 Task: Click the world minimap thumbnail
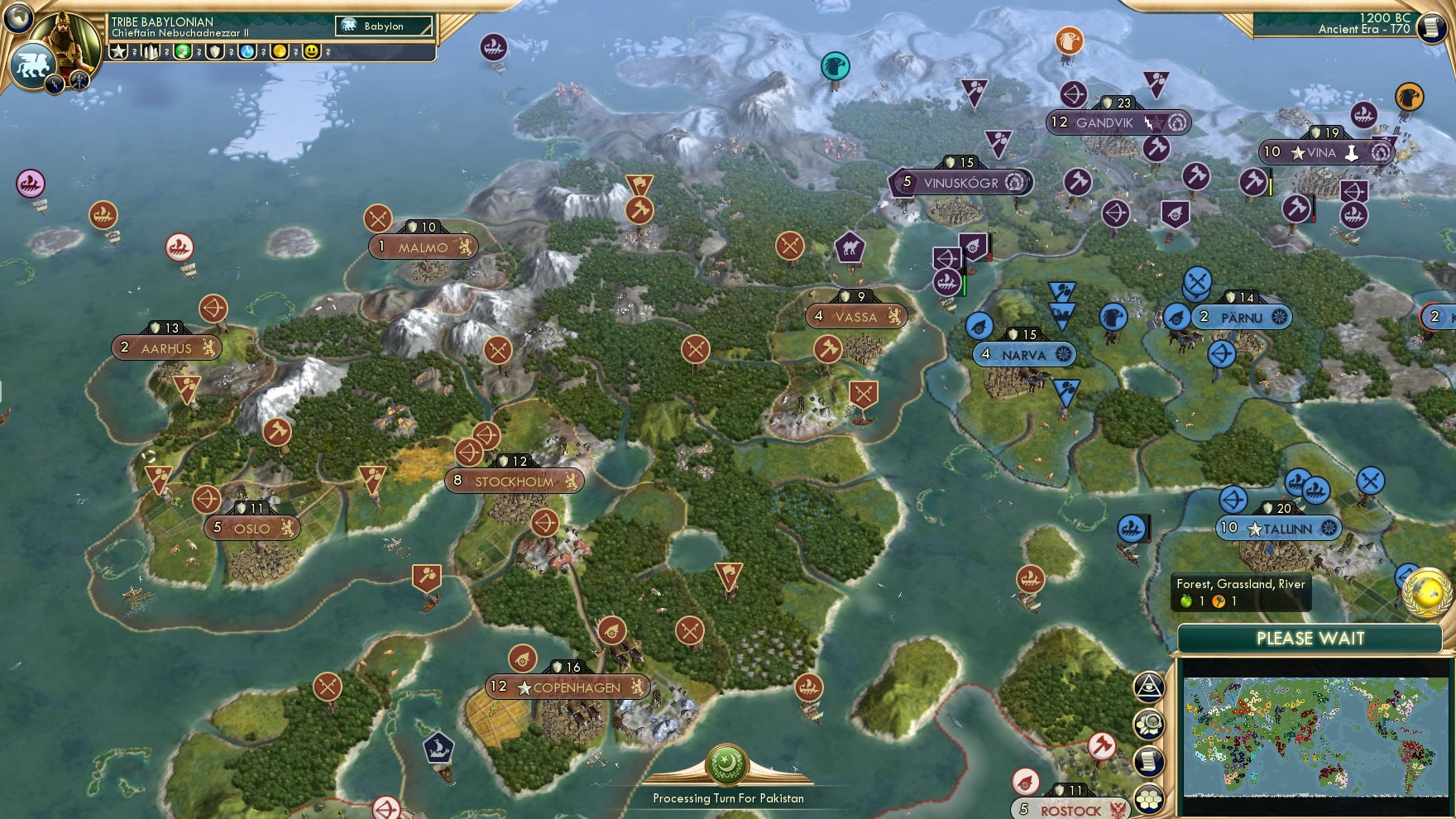click(1315, 738)
